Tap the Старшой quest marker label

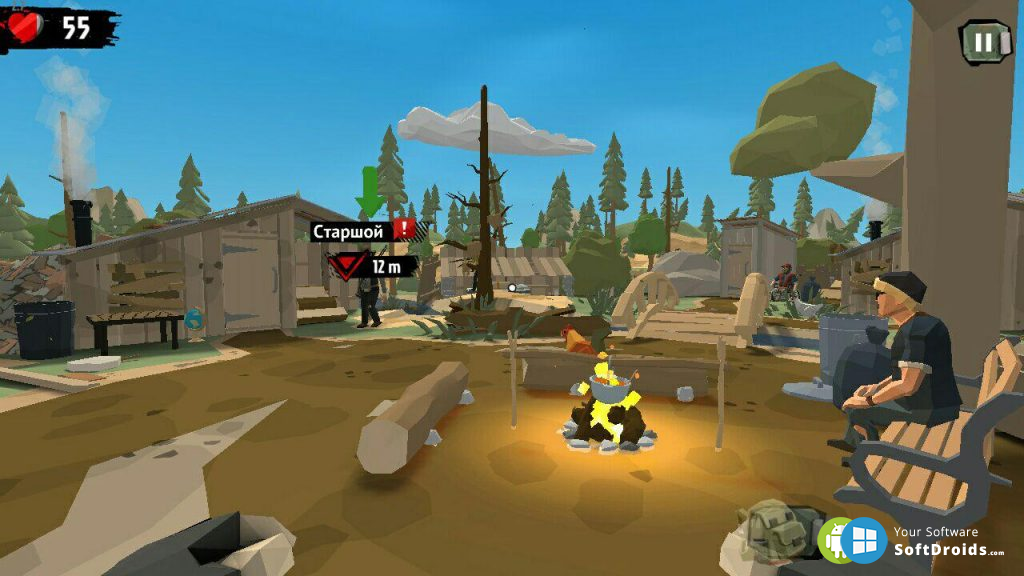pos(349,232)
